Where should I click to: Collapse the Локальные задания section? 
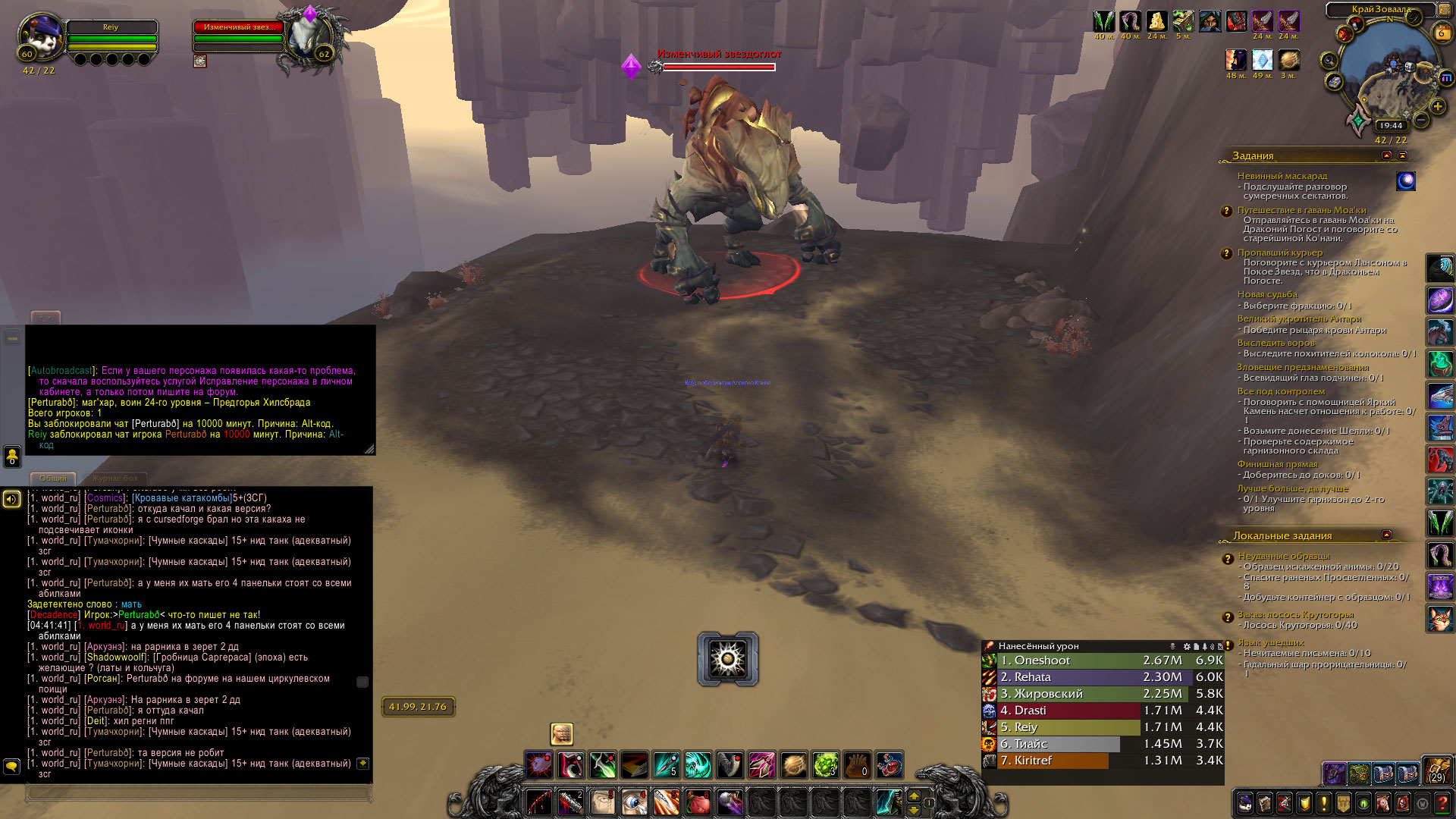(1386, 535)
